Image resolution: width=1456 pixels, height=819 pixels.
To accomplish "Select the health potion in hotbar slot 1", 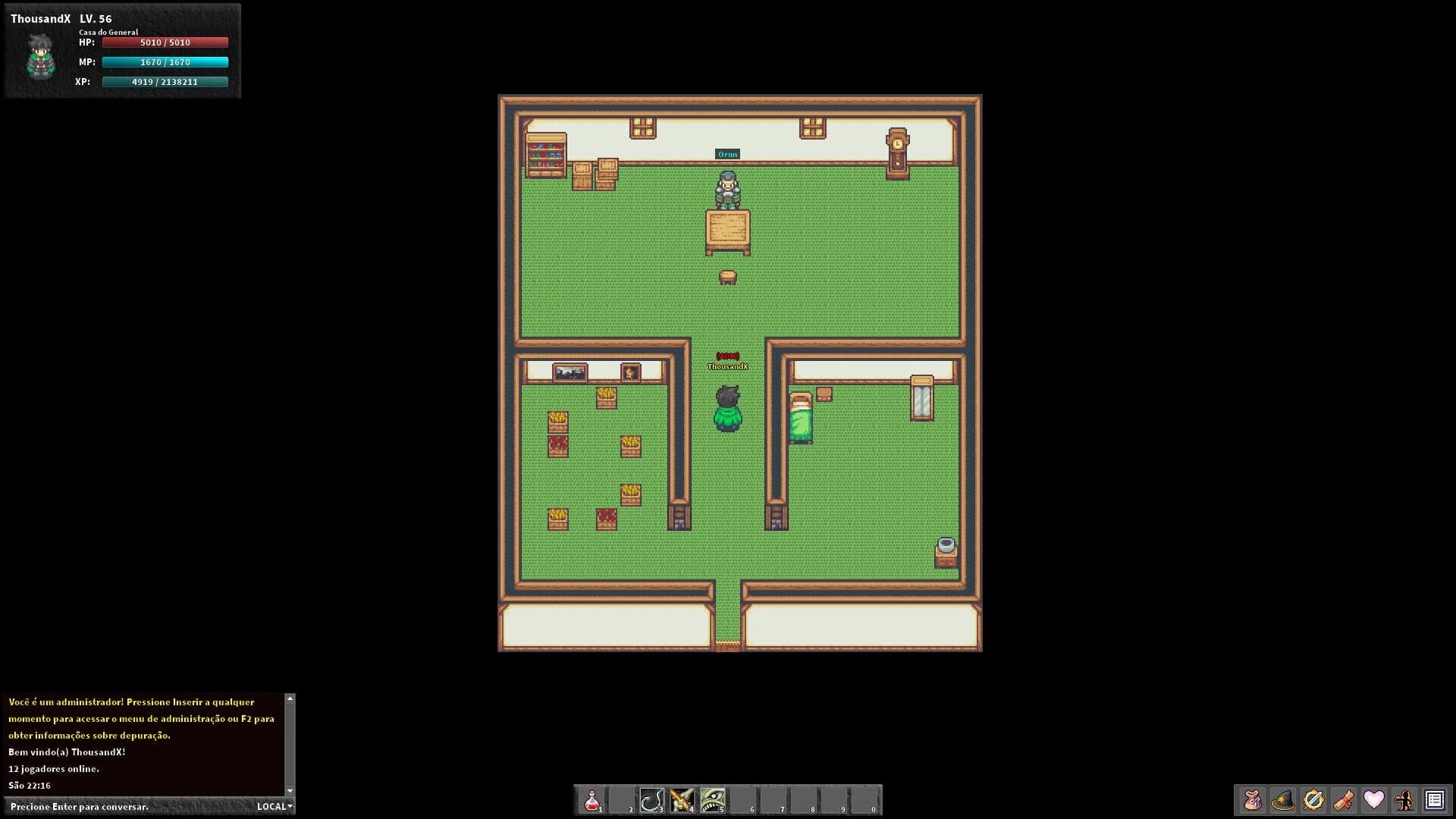I will [x=592, y=799].
